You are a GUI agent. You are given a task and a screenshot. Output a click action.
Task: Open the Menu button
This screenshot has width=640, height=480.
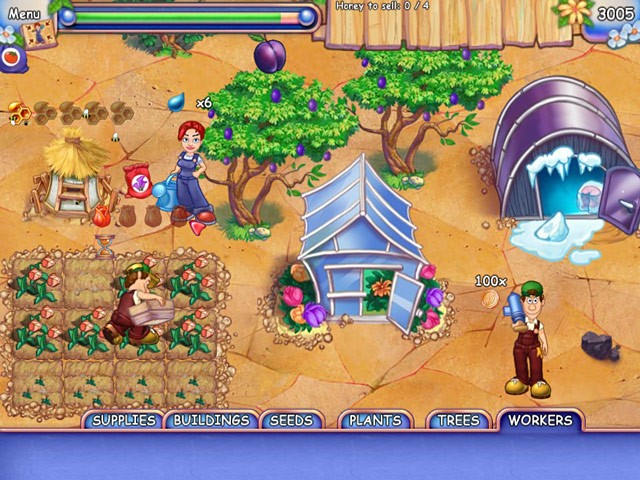(24, 14)
